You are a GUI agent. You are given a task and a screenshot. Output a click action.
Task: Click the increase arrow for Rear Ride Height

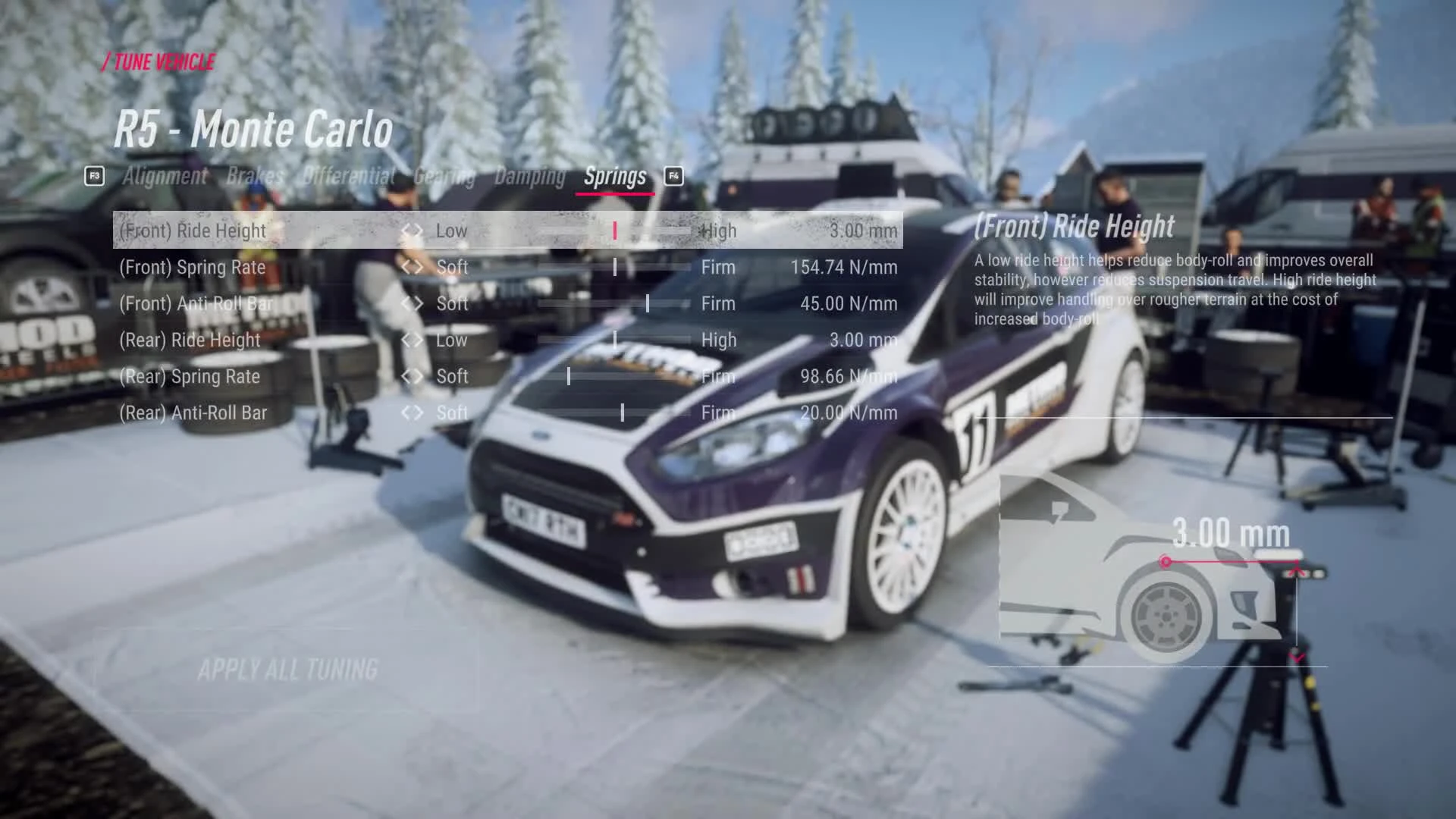click(419, 340)
